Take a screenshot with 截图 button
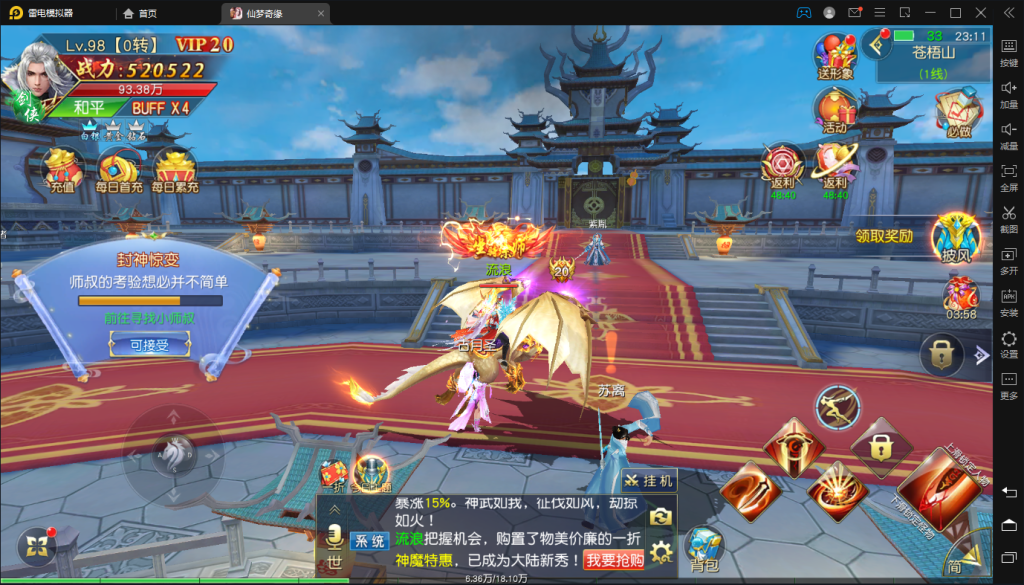This screenshot has height=585, width=1024. [1009, 218]
